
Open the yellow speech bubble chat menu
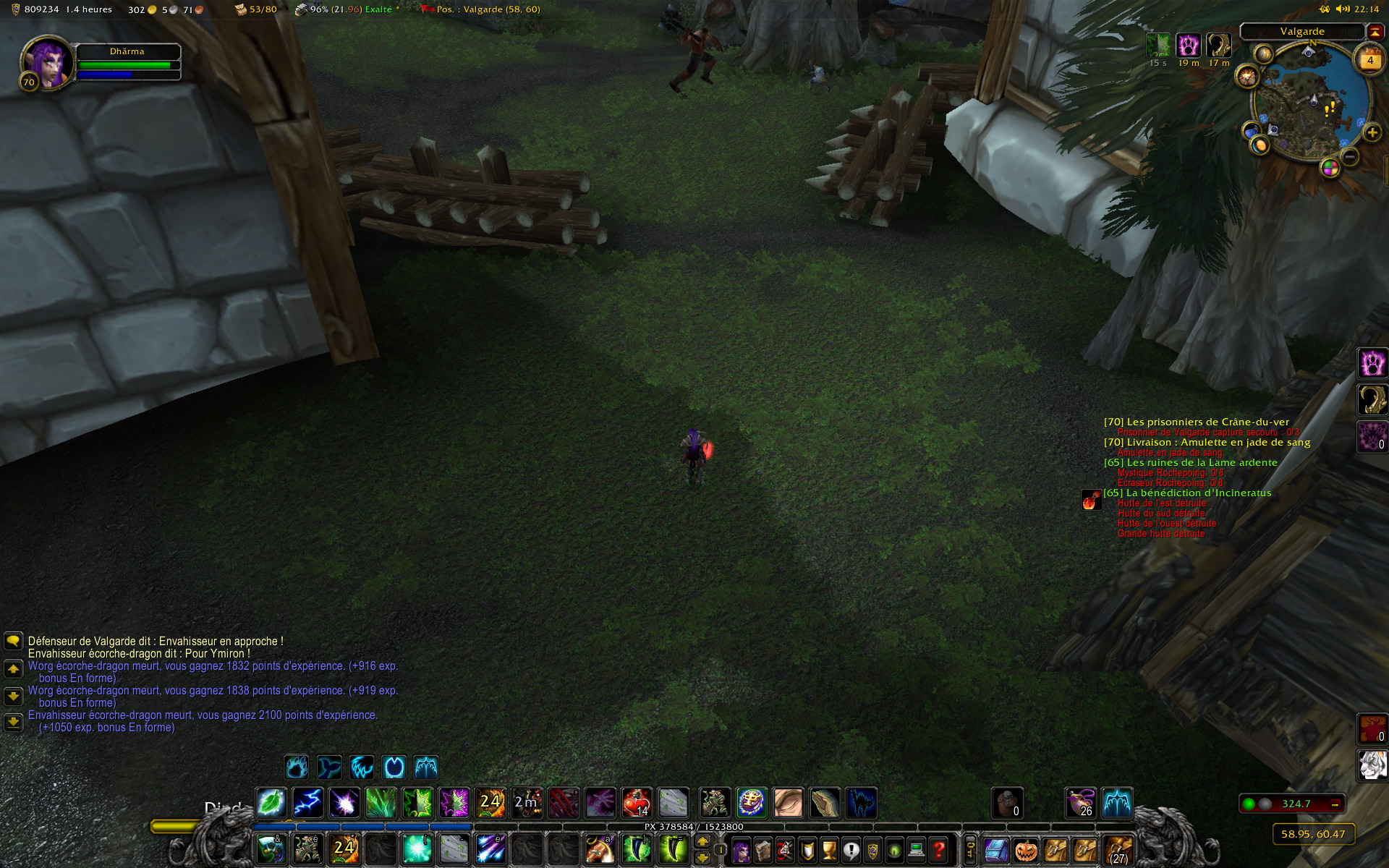pyautogui.click(x=13, y=642)
